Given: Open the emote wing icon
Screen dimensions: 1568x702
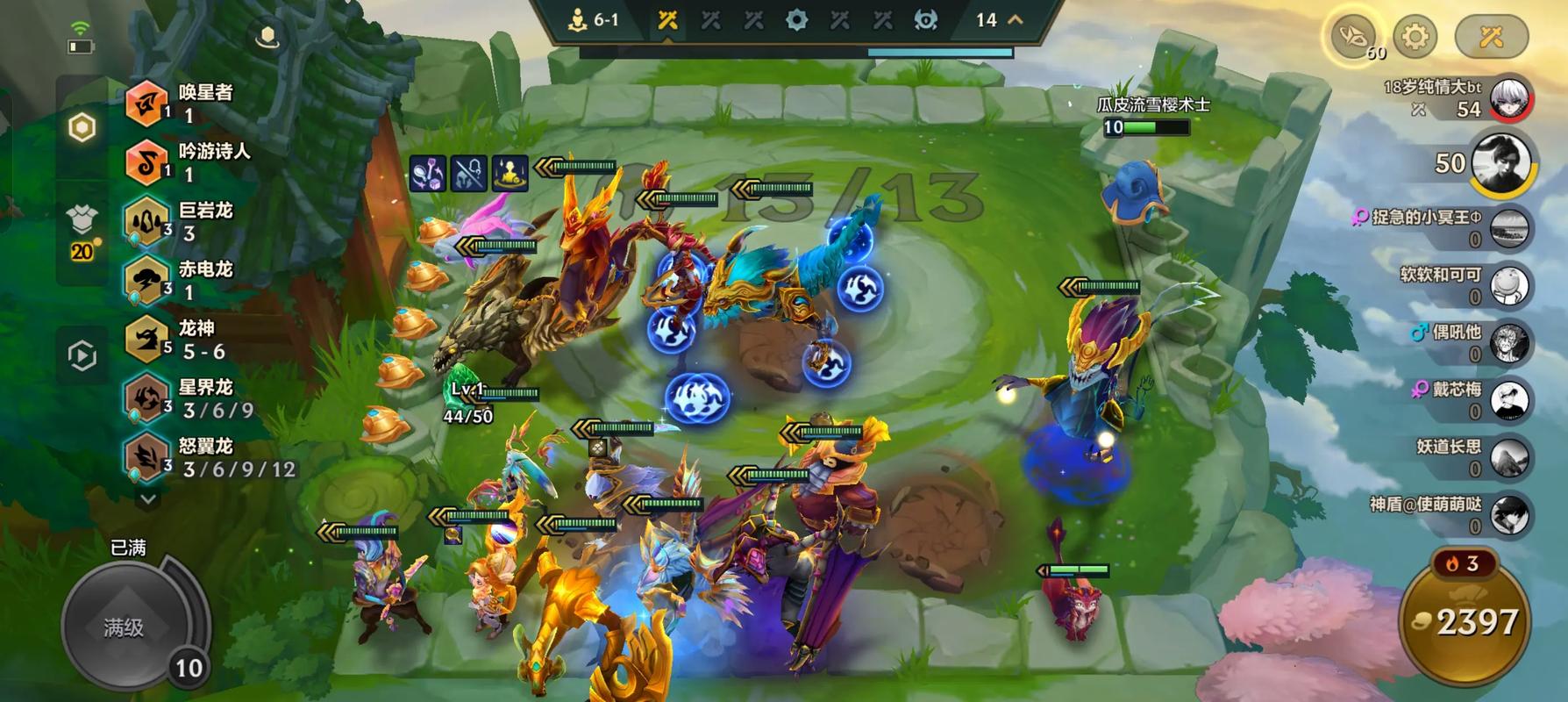Looking at the screenshot, I should click(1351, 37).
